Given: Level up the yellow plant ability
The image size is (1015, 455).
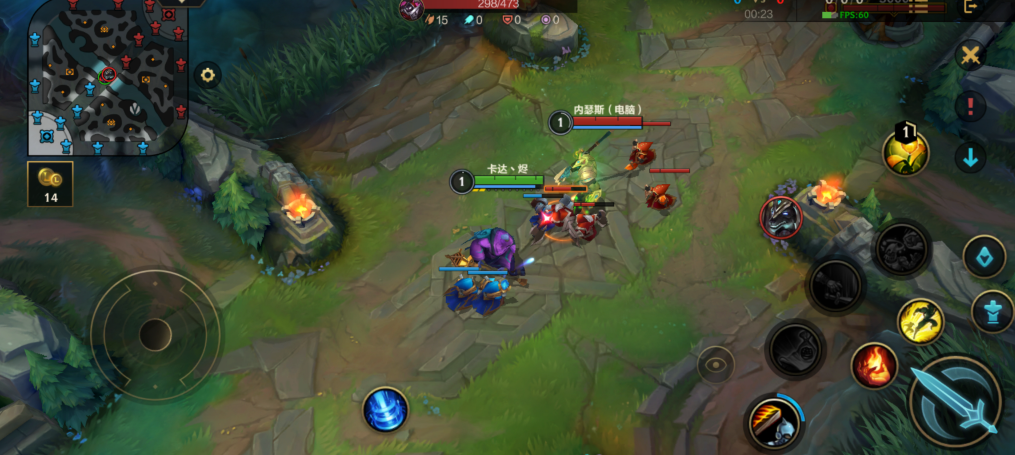Looking at the screenshot, I should 906,152.
